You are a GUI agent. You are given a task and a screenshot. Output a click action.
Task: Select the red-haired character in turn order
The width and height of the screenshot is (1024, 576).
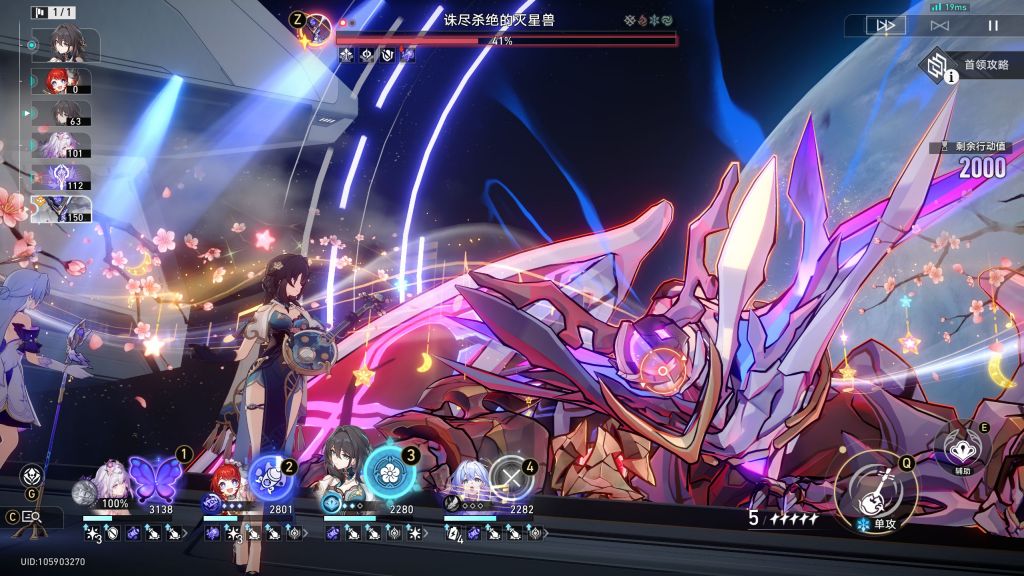point(66,81)
